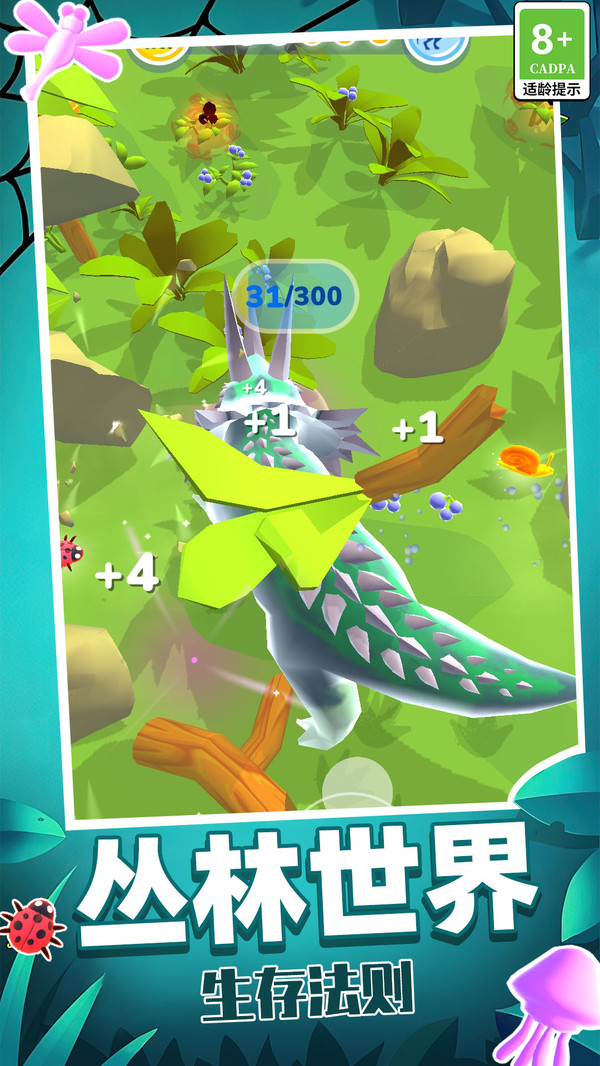Open the CADPA 8+ age rating badge
This screenshot has width=600, height=1066.
tap(551, 50)
